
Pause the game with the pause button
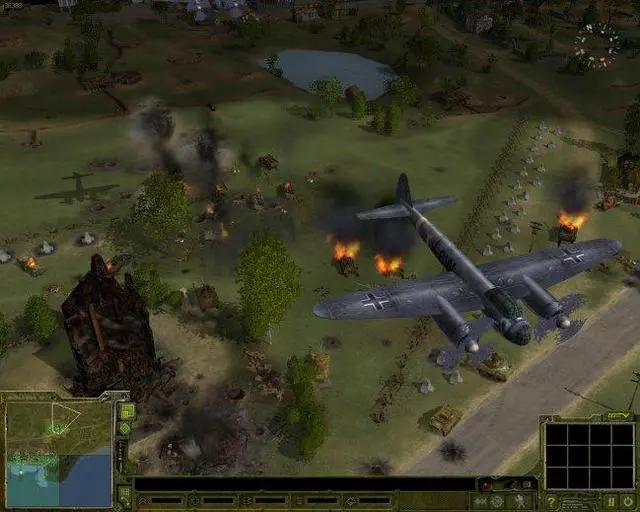coord(611,501)
